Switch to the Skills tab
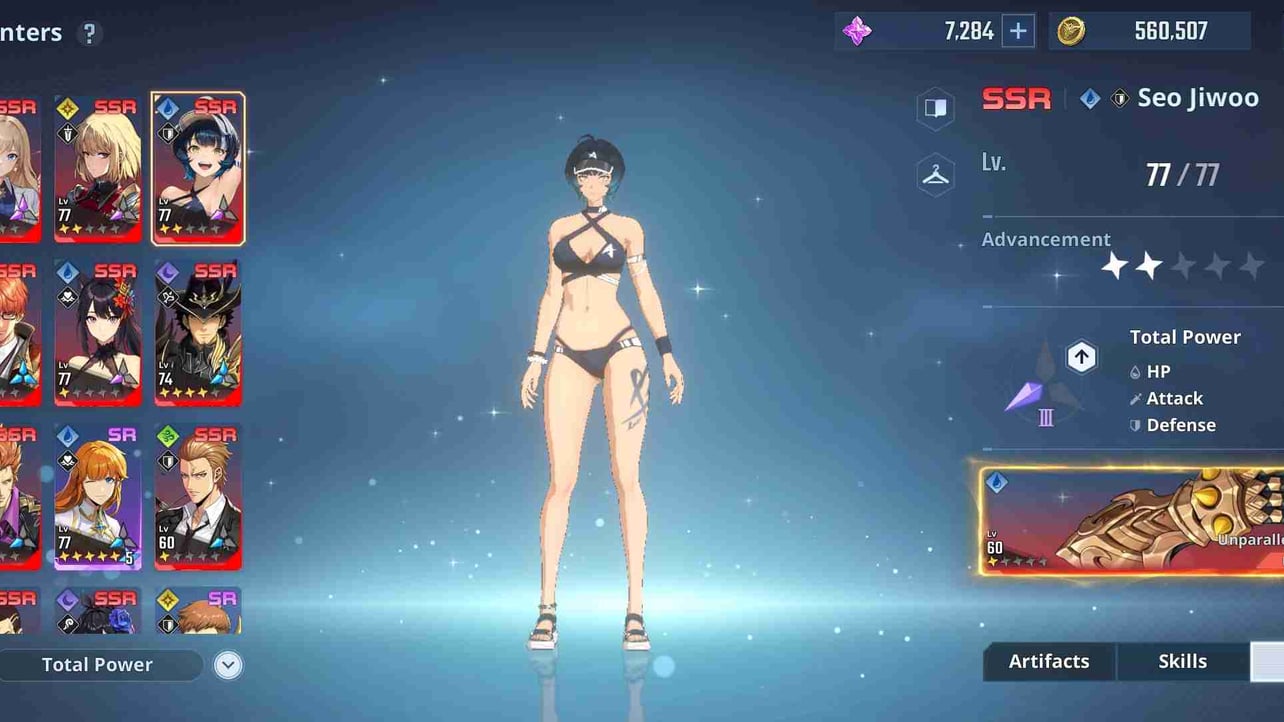The width and height of the screenshot is (1284, 722). point(1182,662)
